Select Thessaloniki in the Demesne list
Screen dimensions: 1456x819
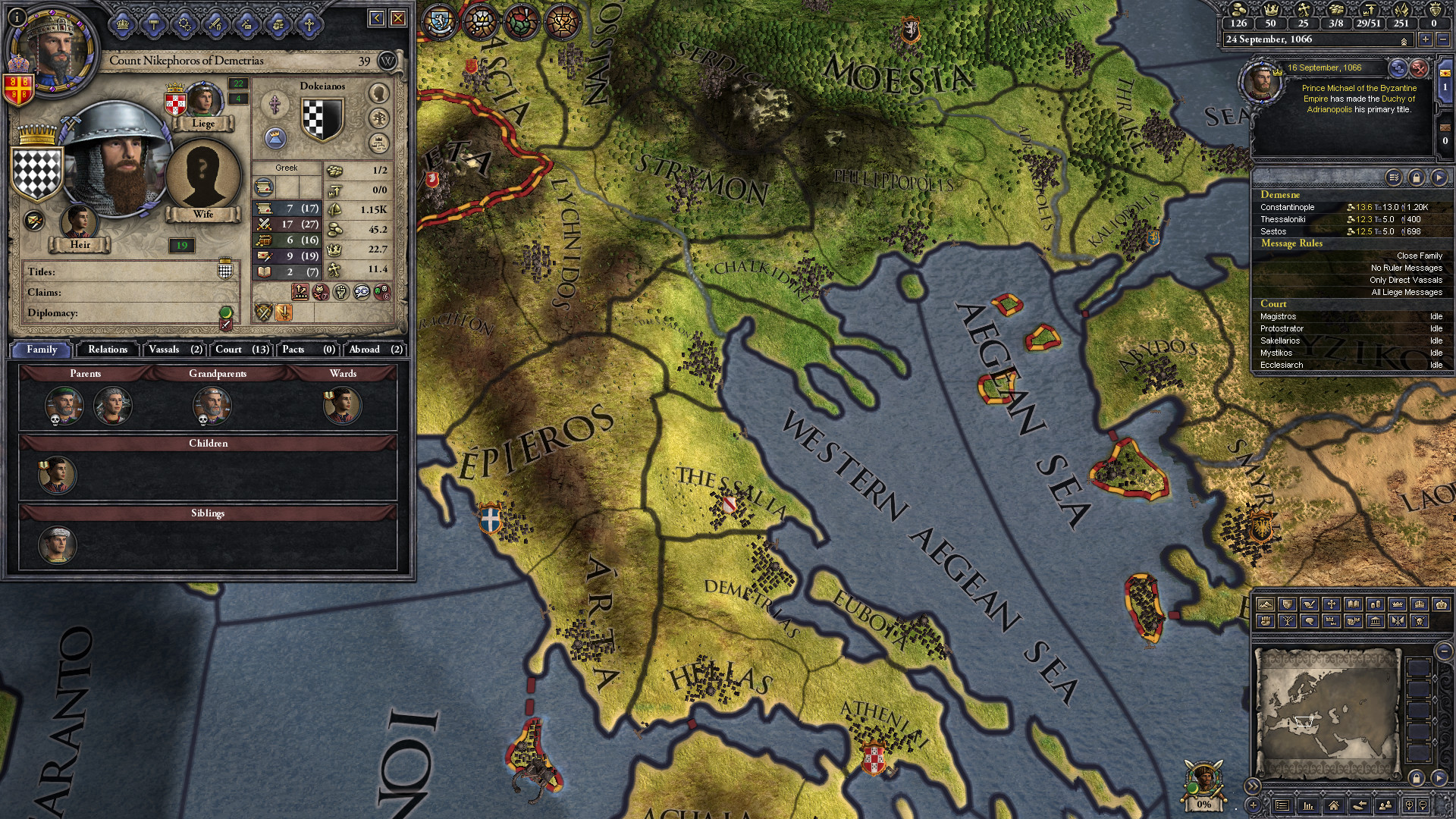[1283, 219]
